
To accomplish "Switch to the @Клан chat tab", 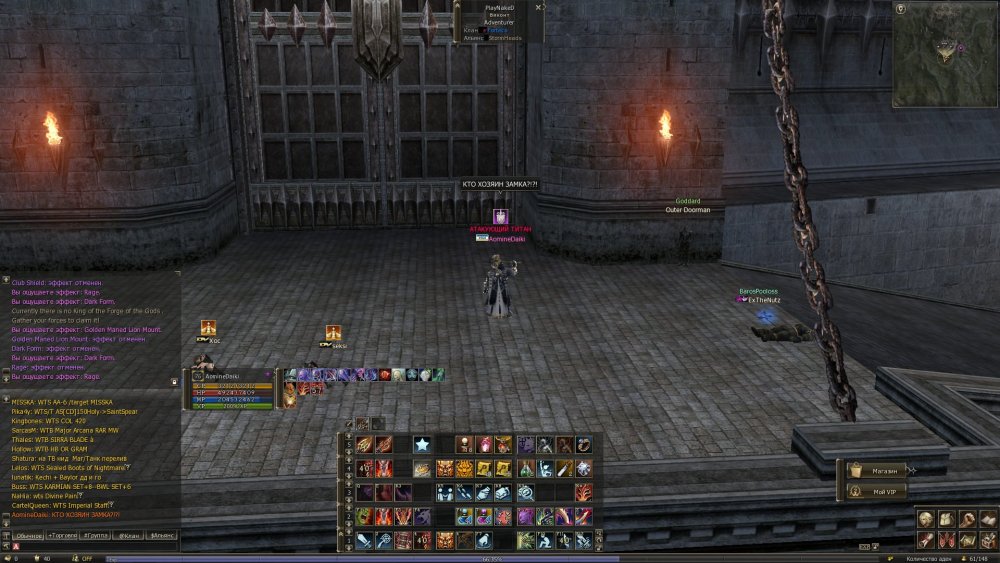I will coord(129,536).
